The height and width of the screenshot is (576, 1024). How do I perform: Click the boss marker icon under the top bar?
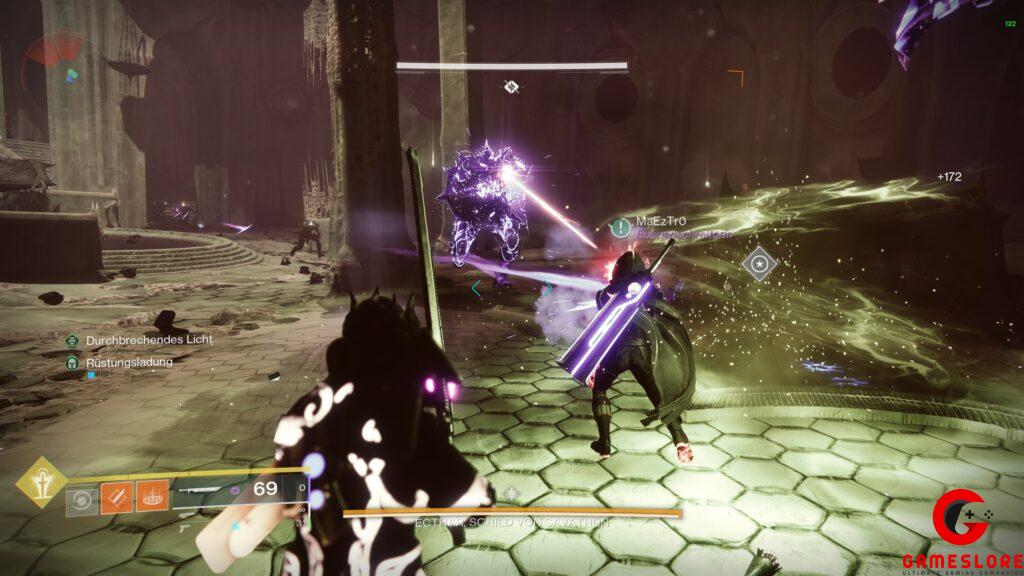tap(511, 87)
